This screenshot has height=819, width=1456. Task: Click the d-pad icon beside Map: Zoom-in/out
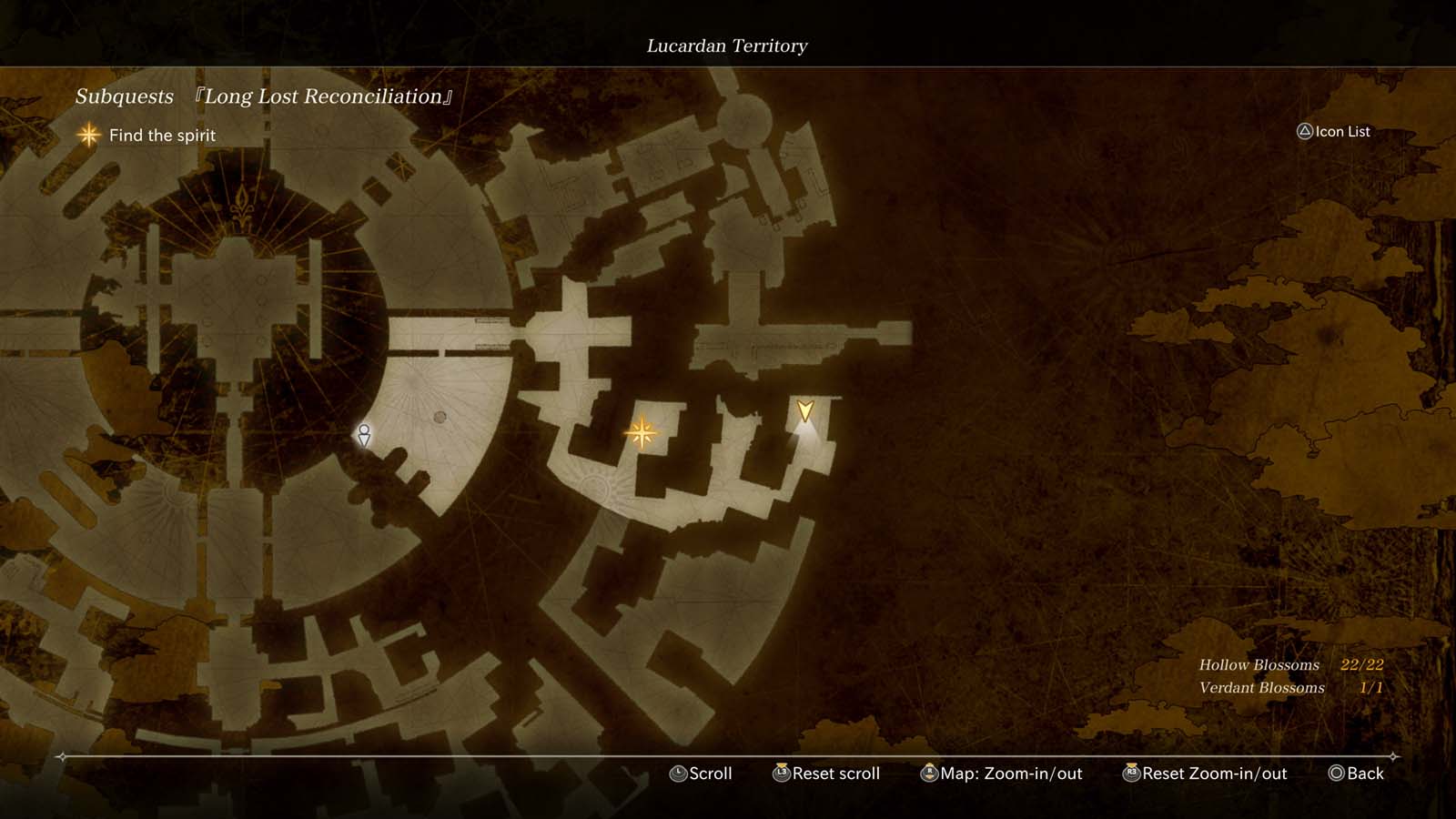(x=929, y=773)
